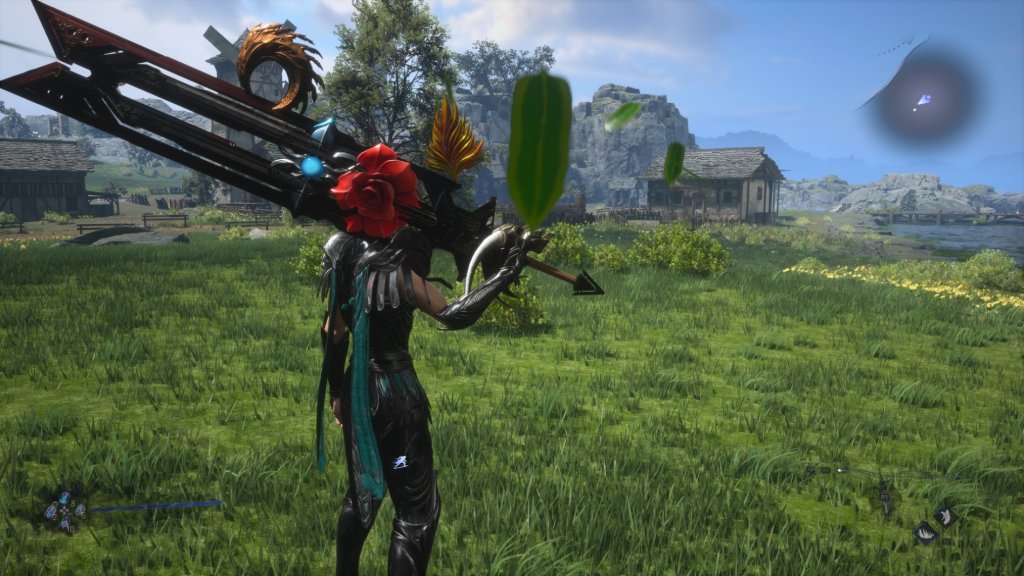
Task: Activate the diamond skill icon showing a wing
Action: tap(925, 533)
